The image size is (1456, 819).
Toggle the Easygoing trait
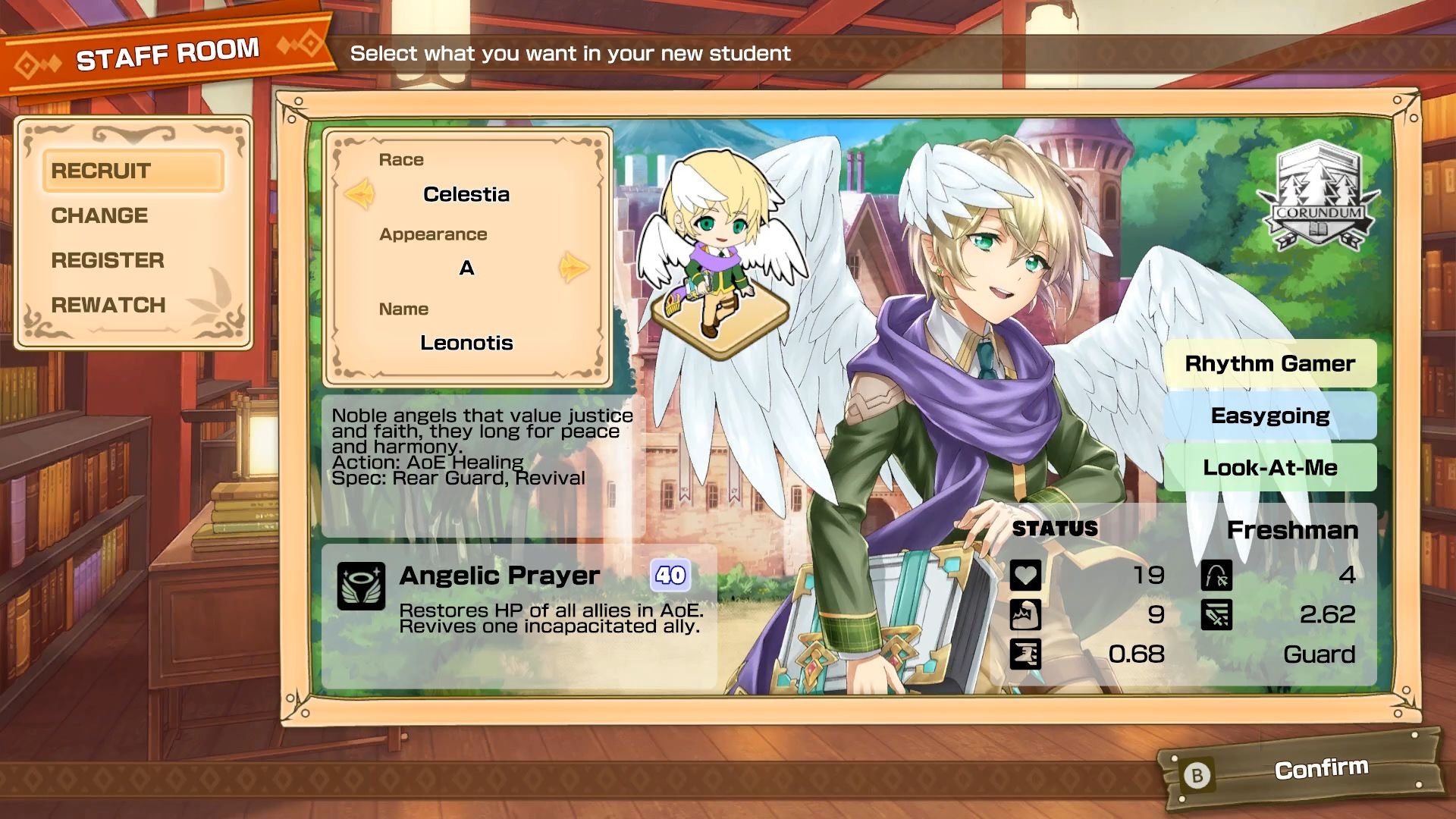1270,416
